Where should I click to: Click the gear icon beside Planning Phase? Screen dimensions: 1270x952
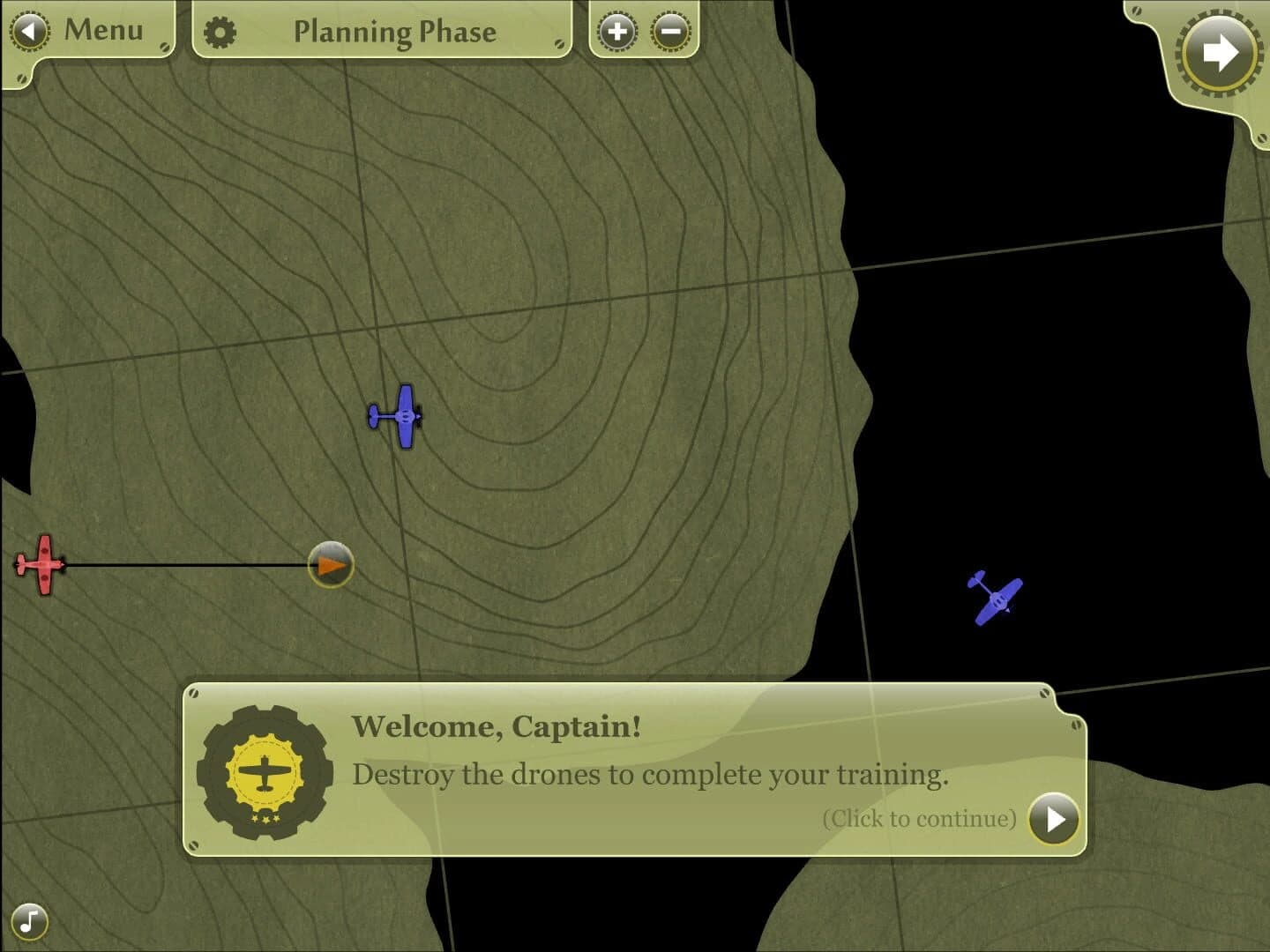coord(220,31)
